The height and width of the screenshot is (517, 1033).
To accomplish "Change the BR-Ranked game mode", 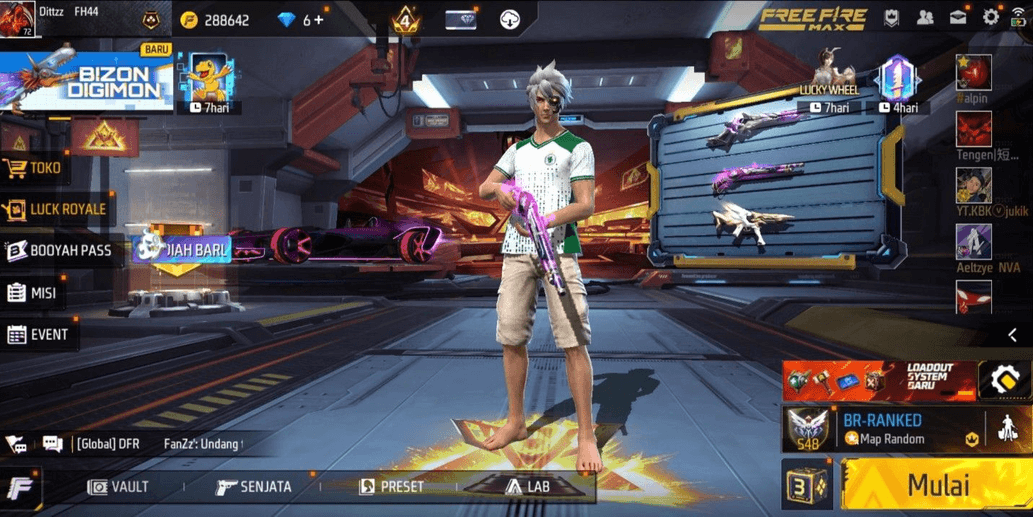I will click(882, 429).
